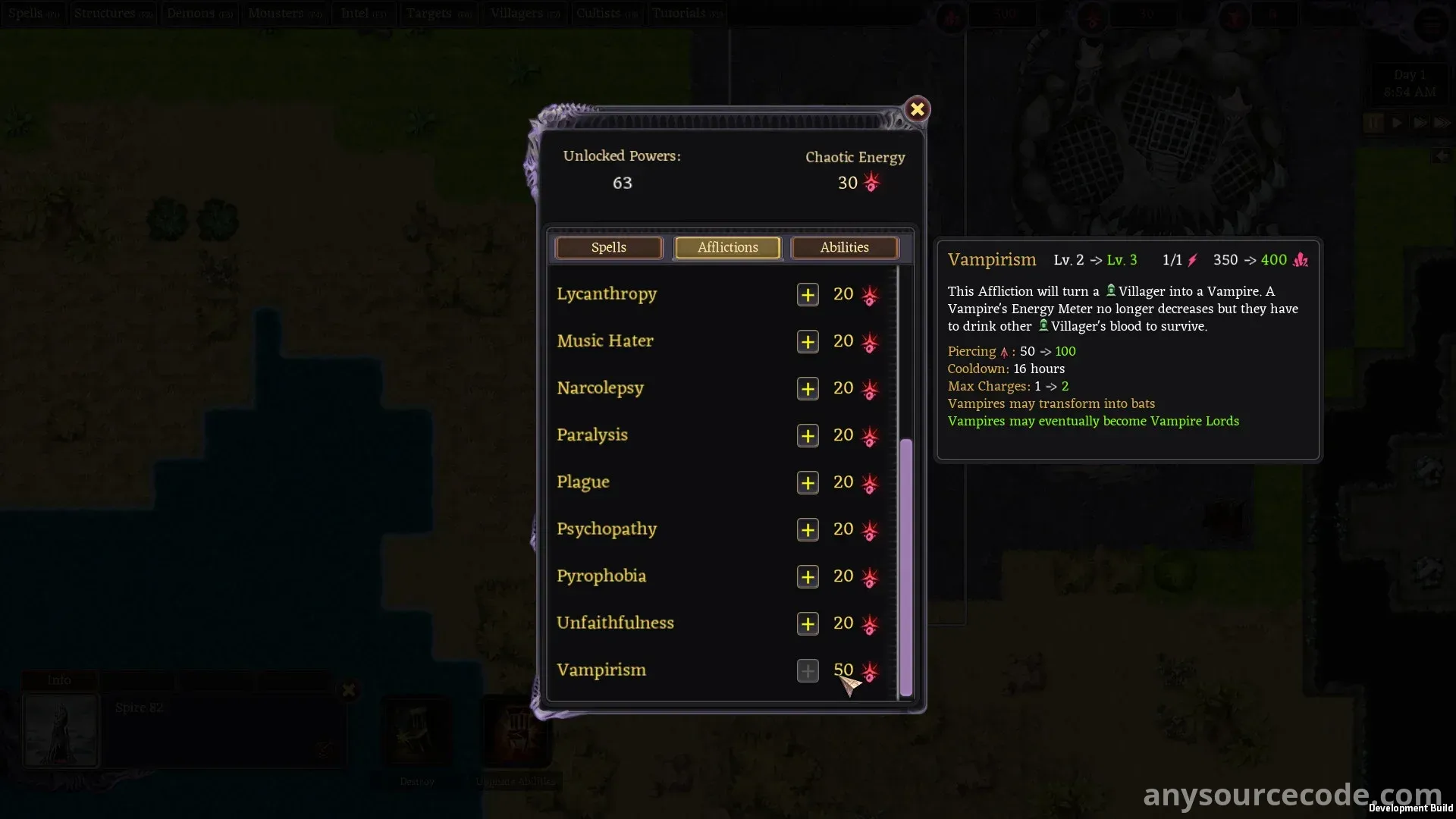The image size is (1456, 819).
Task: Click the plus button beside Psychopathy
Action: tap(808, 530)
